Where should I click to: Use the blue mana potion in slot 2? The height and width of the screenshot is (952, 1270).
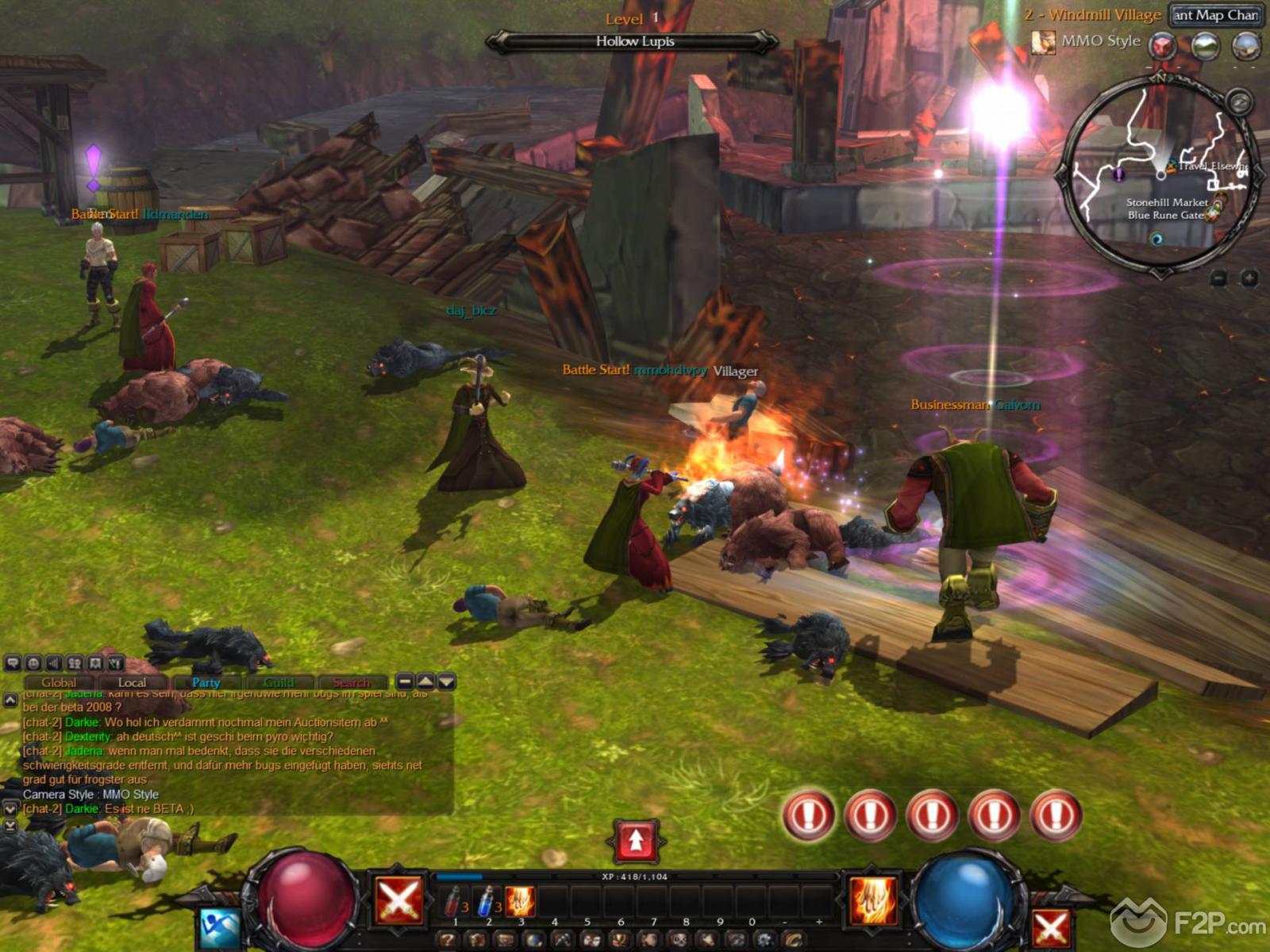coord(487,902)
